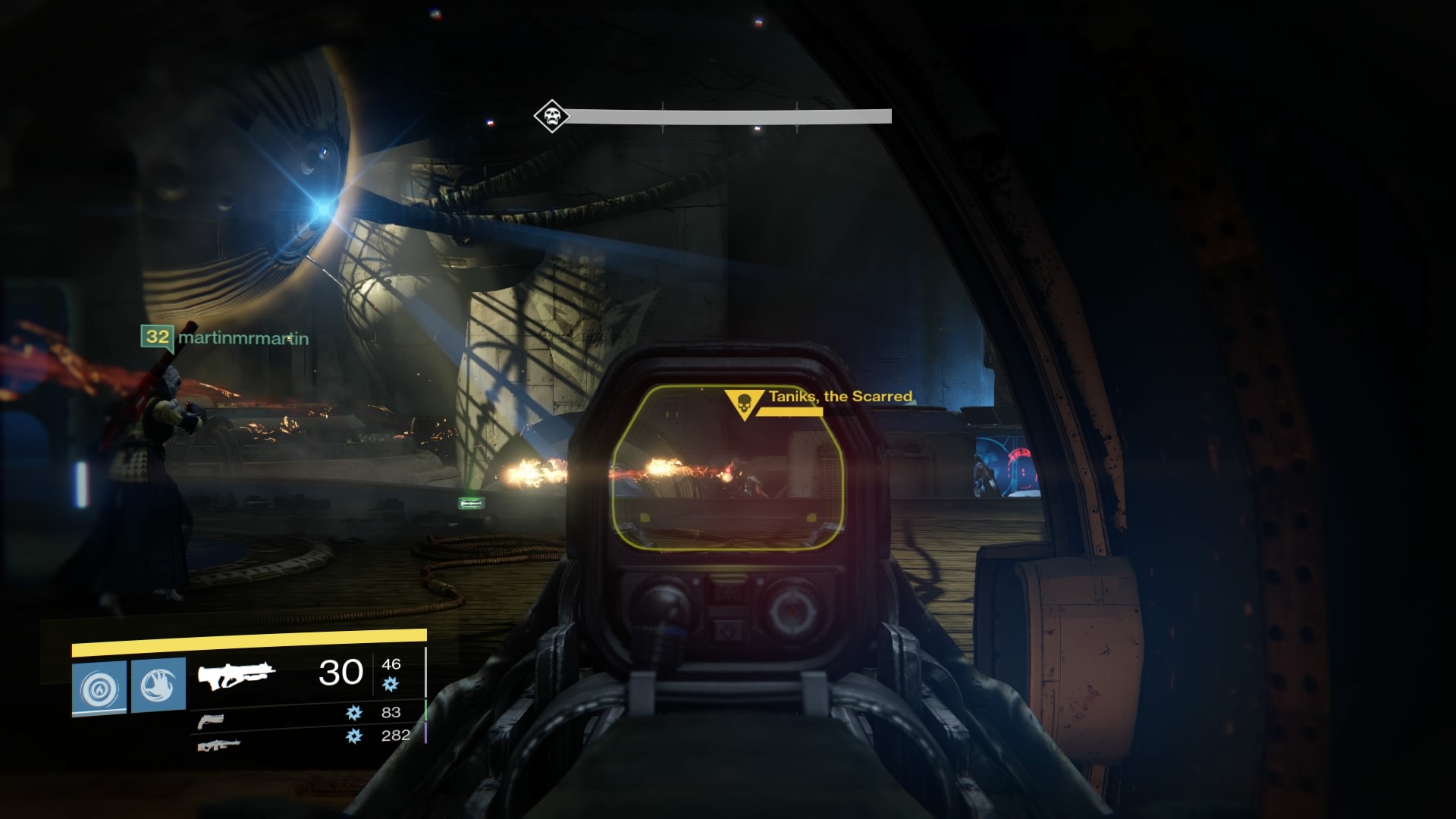Click the skull icon on the boss bar
Viewport: 1456px width, 819px height.
point(551,115)
